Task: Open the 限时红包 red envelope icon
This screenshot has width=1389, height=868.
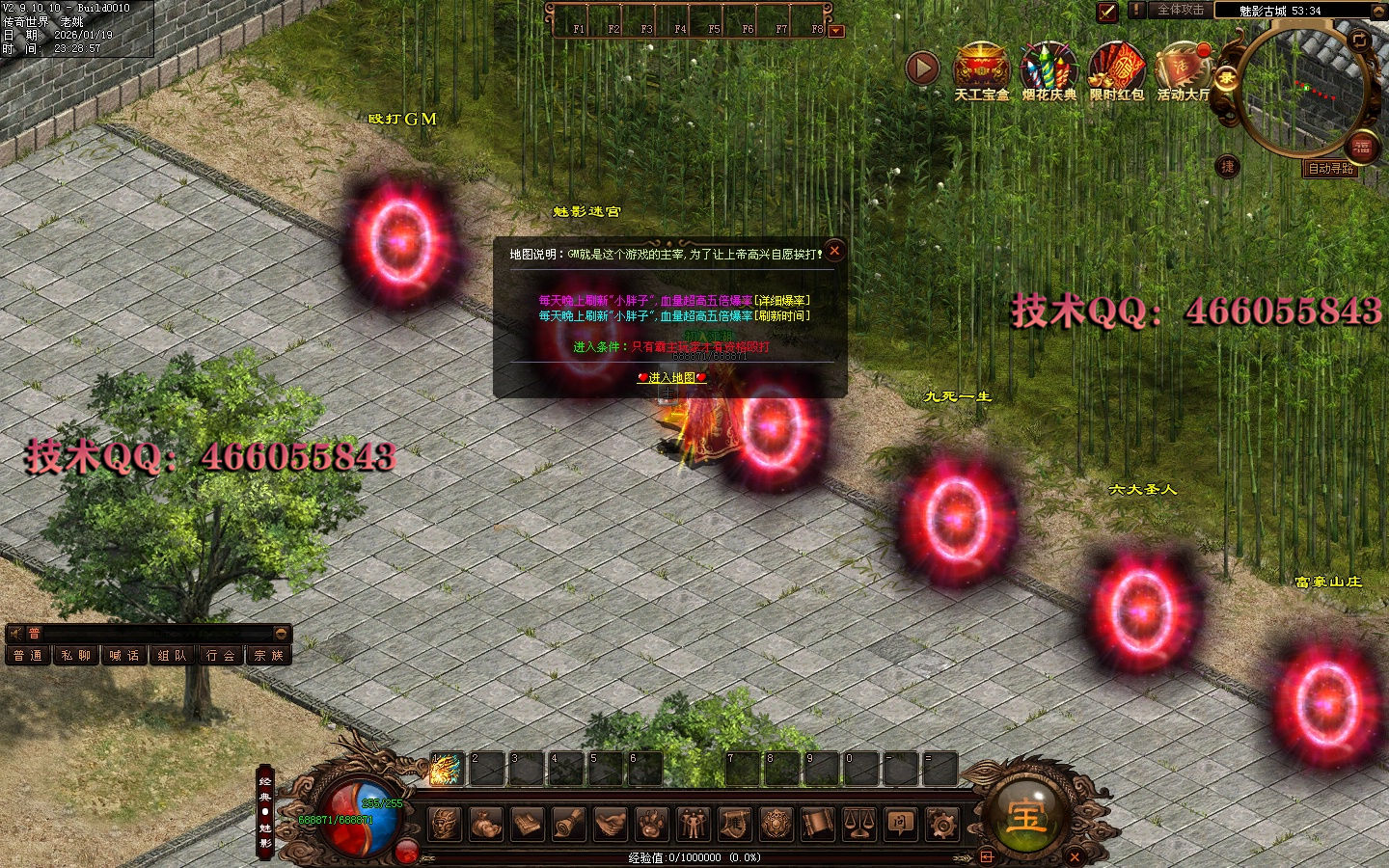Action: 1116,68
